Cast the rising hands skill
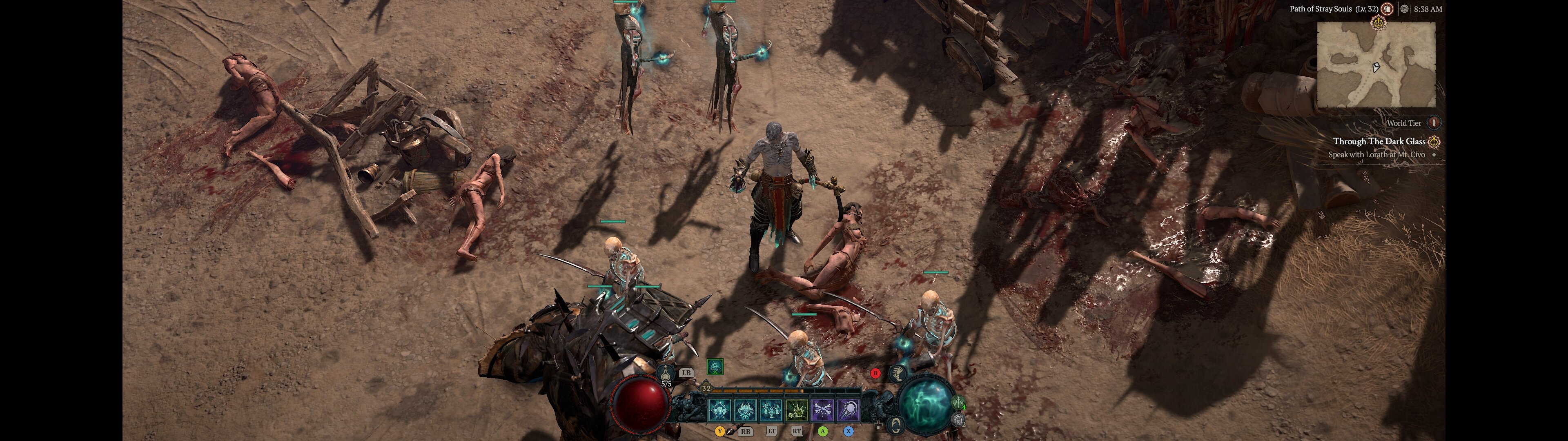This screenshot has height=441, width=1568. coord(771,410)
